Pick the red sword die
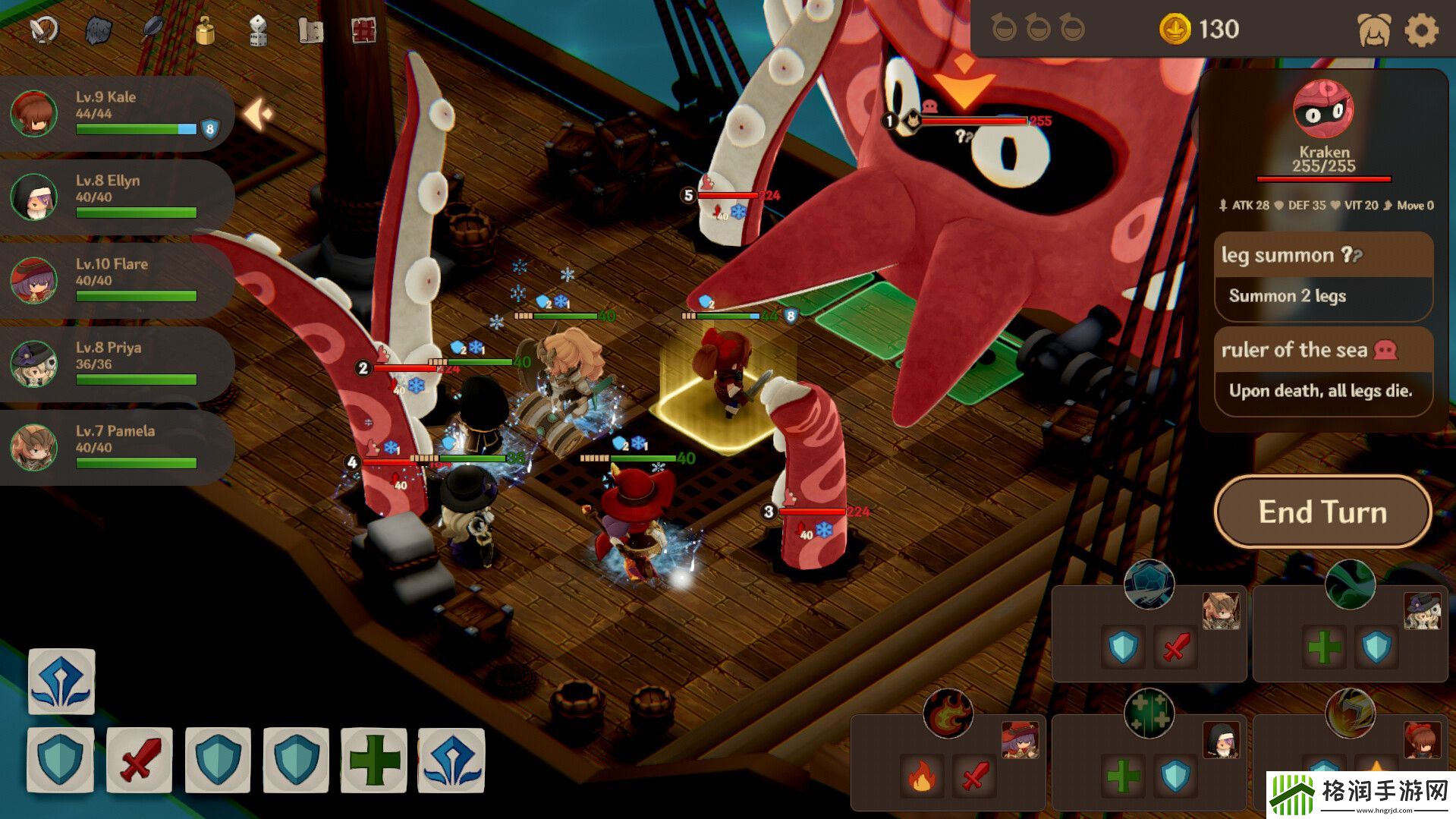The image size is (1456, 819). click(x=140, y=760)
